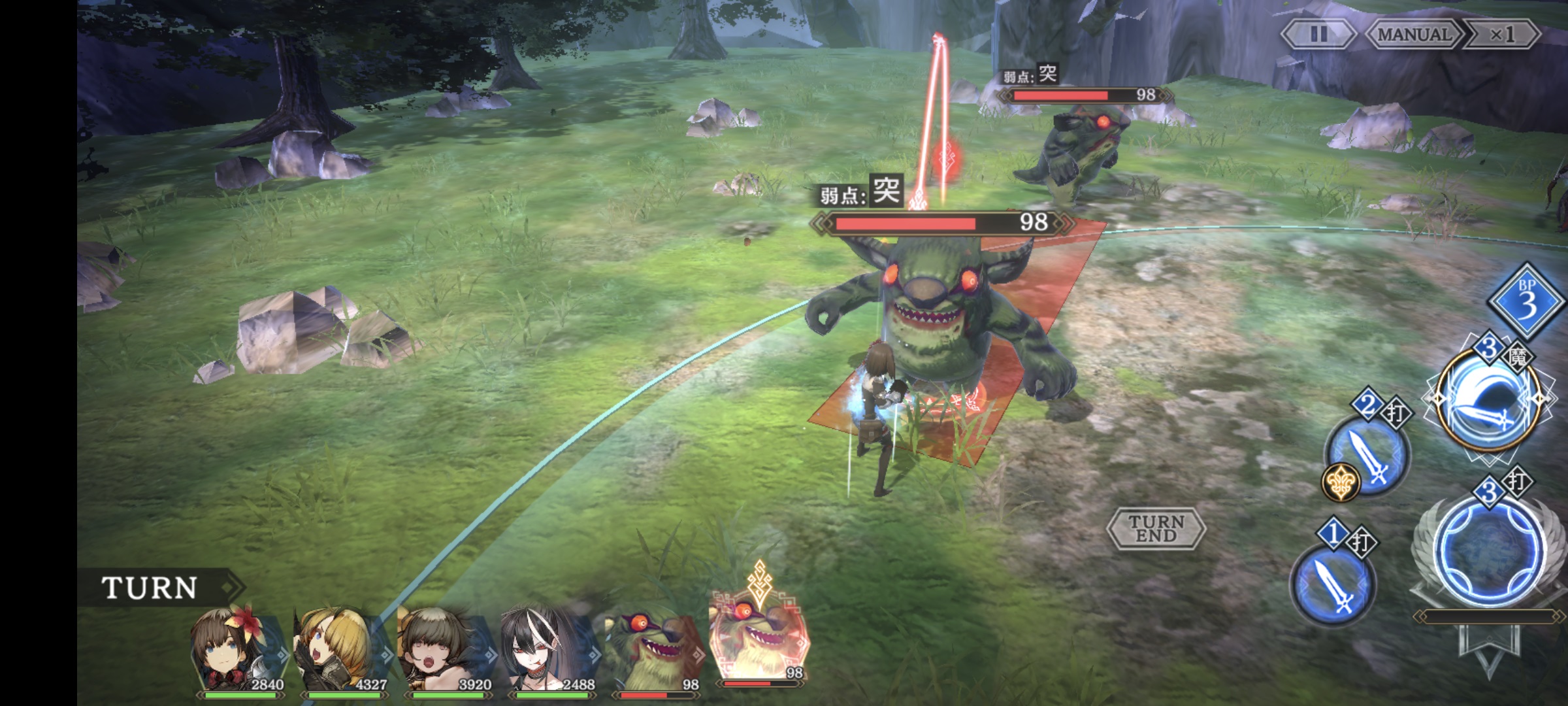This screenshot has height=706, width=1568.
Task: Activate the 3-cost winged ultimate skill circle
Action: tap(1491, 550)
